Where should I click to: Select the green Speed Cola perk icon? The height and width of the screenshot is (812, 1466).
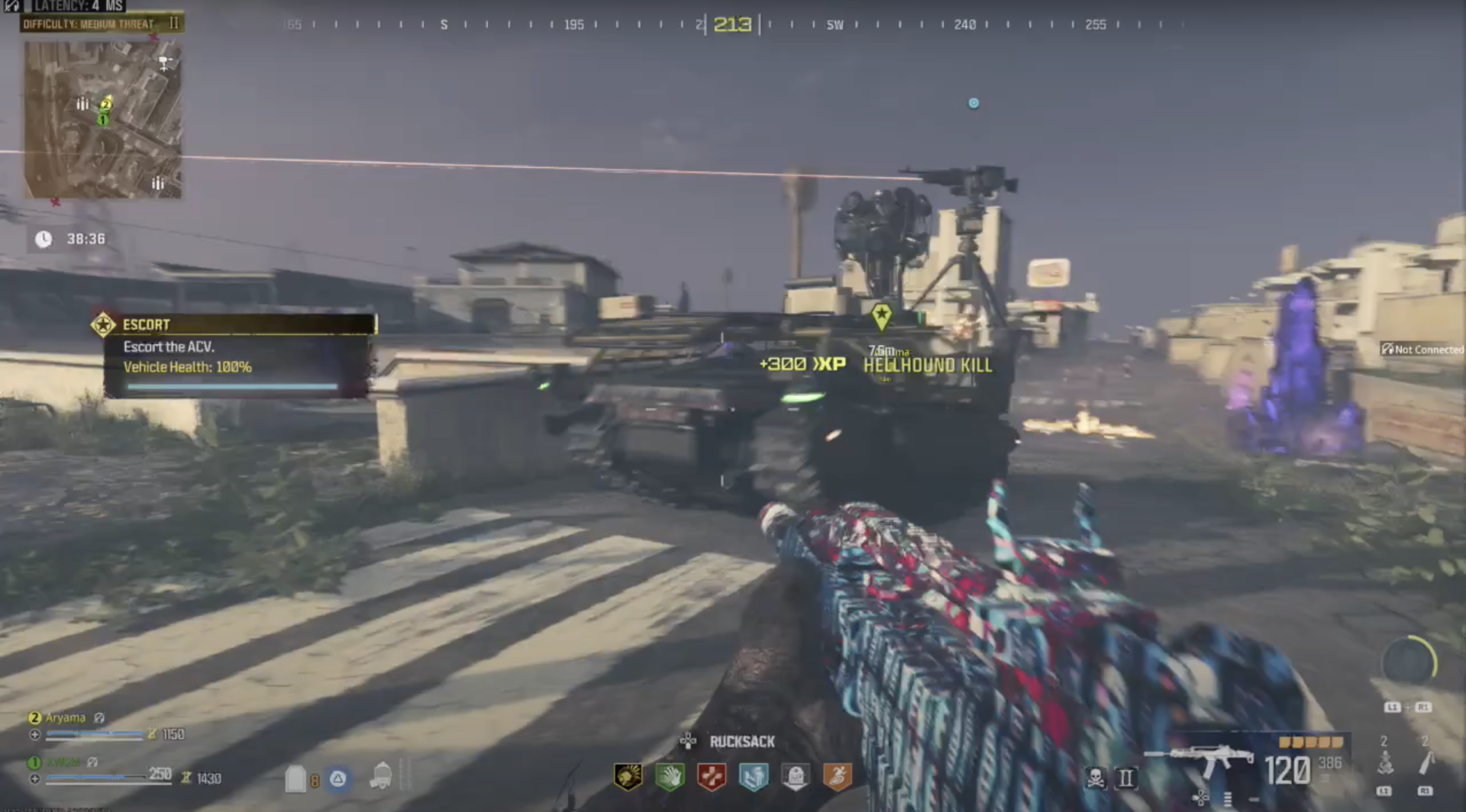[x=670, y=776]
